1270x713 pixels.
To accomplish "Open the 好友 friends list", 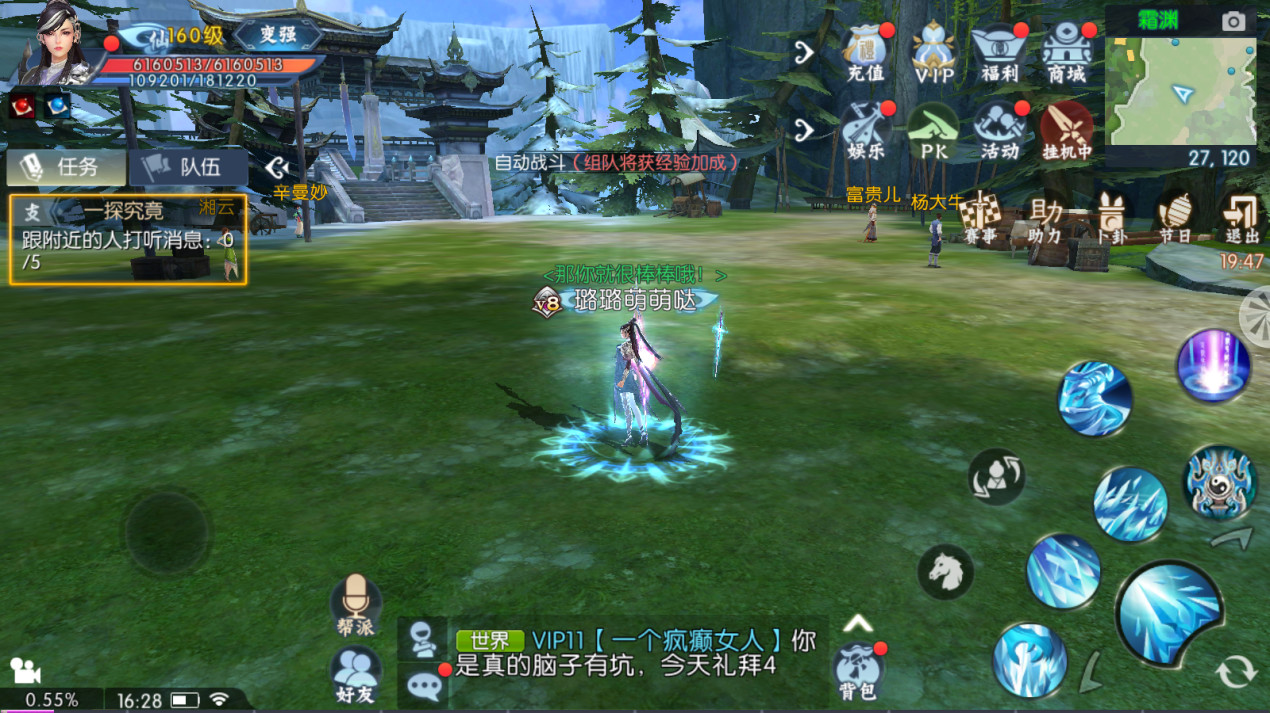I will coord(356,673).
